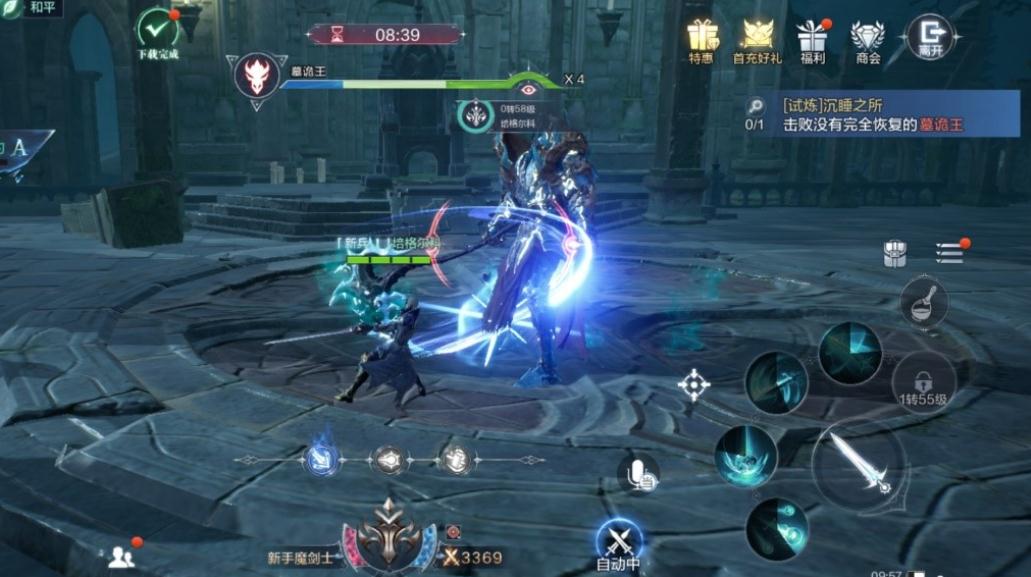Tap the 下载完成 download complete checkmark

tap(157, 30)
